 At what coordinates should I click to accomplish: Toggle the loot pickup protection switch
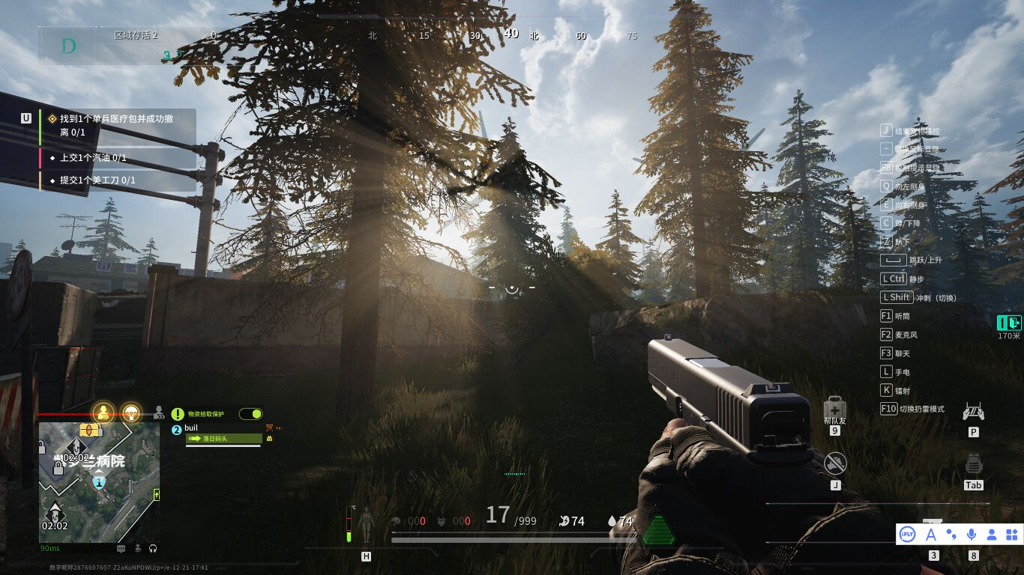point(250,414)
